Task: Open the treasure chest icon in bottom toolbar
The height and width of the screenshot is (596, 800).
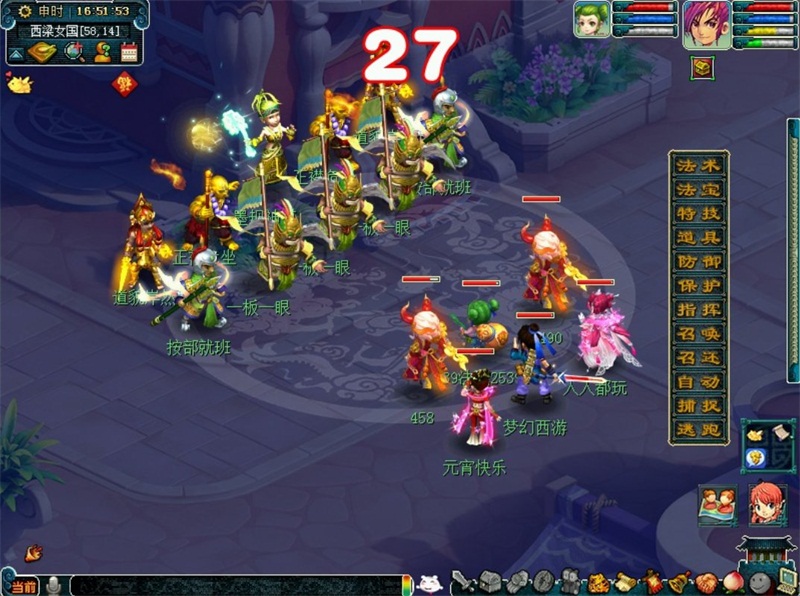Action: coord(489,581)
